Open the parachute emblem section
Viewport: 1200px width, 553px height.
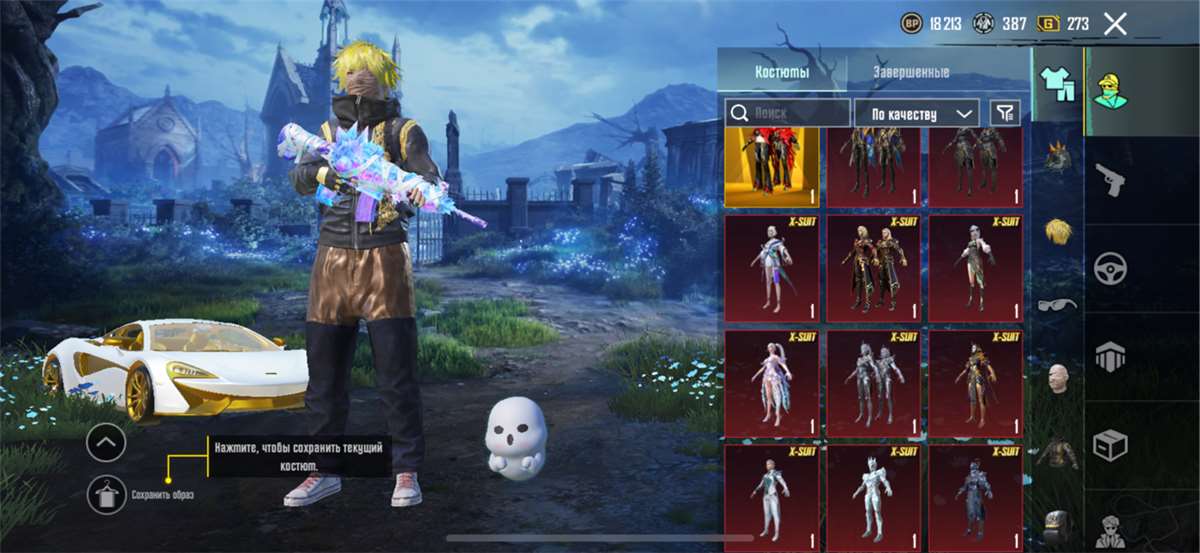tap(1110, 355)
